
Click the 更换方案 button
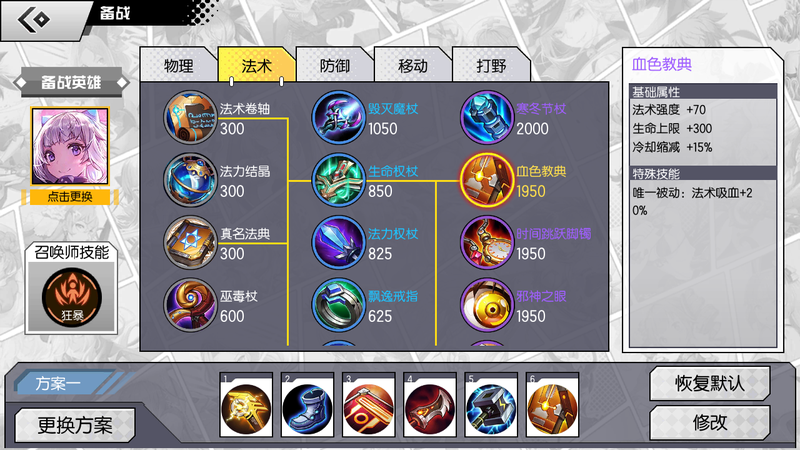tap(74, 424)
